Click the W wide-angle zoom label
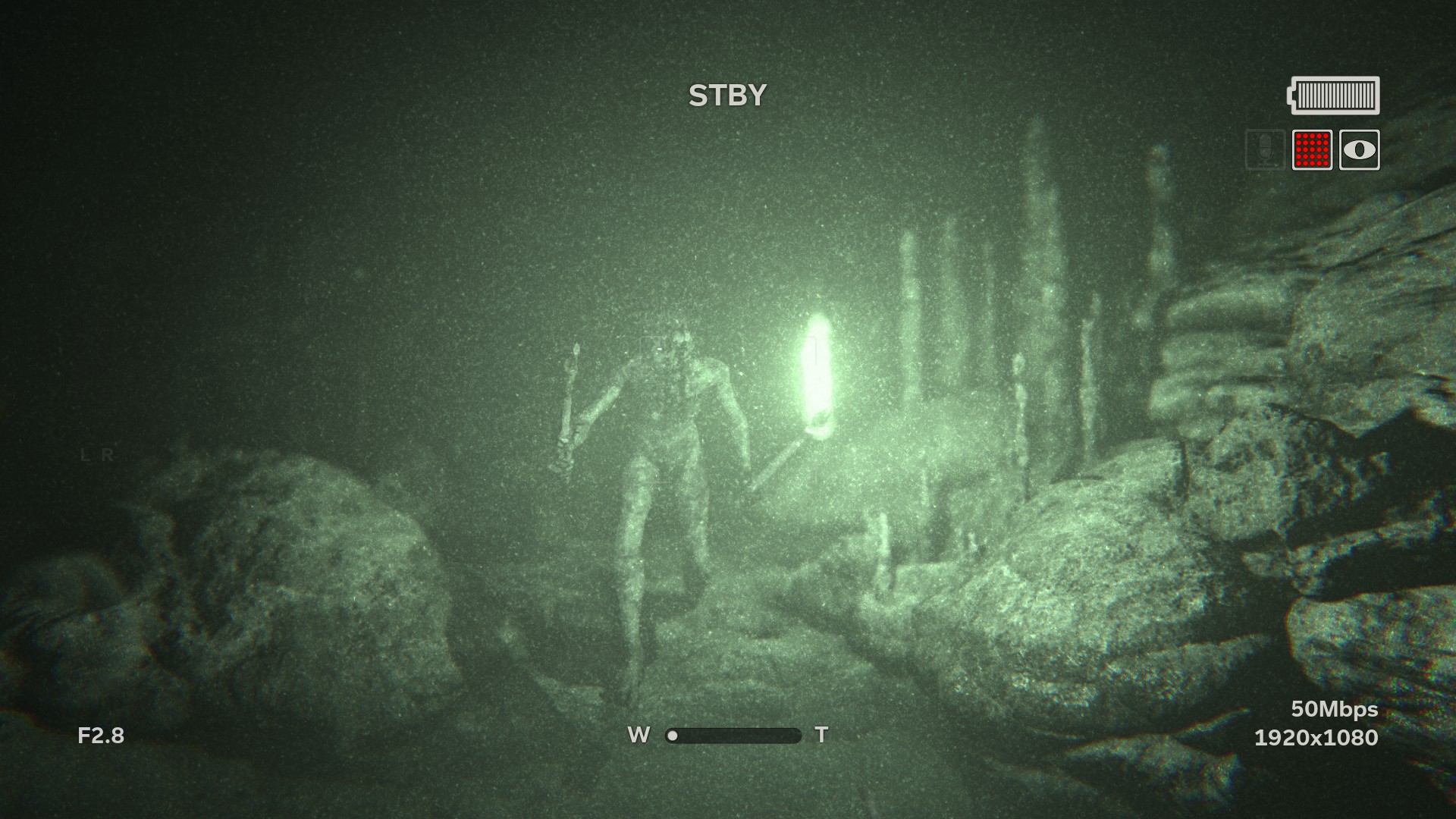1456x819 pixels. tap(639, 734)
